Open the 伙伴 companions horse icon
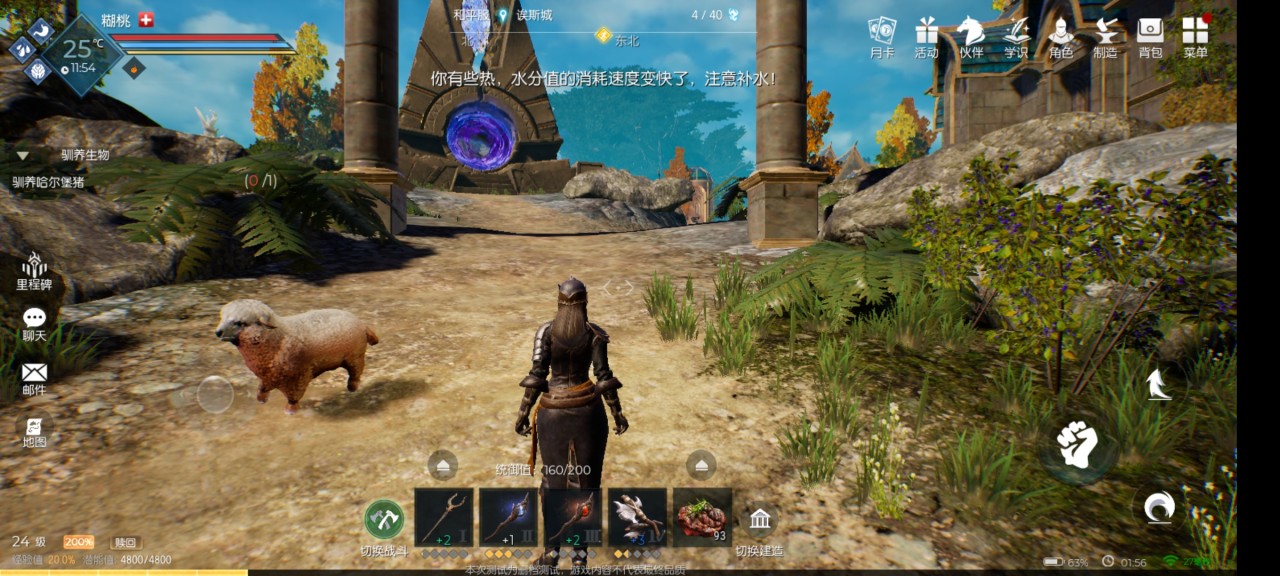The height and width of the screenshot is (576, 1280). (971, 34)
